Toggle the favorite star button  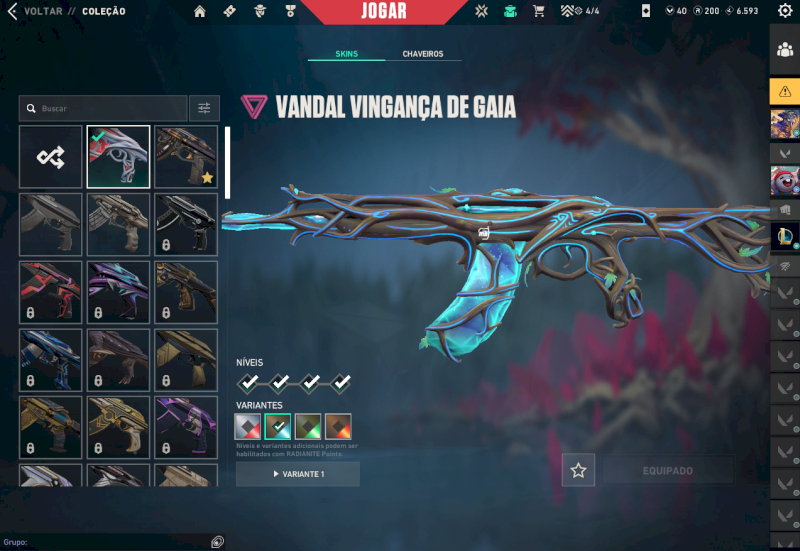(x=578, y=470)
